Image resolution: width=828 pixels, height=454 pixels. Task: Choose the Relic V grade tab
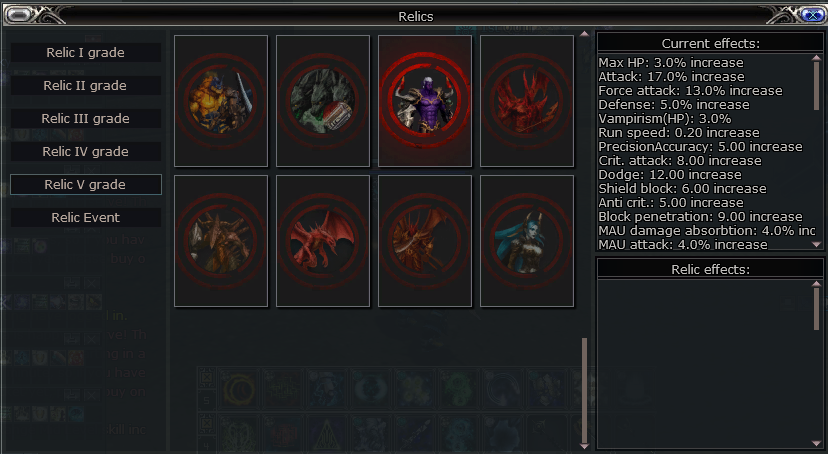(86, 184)
